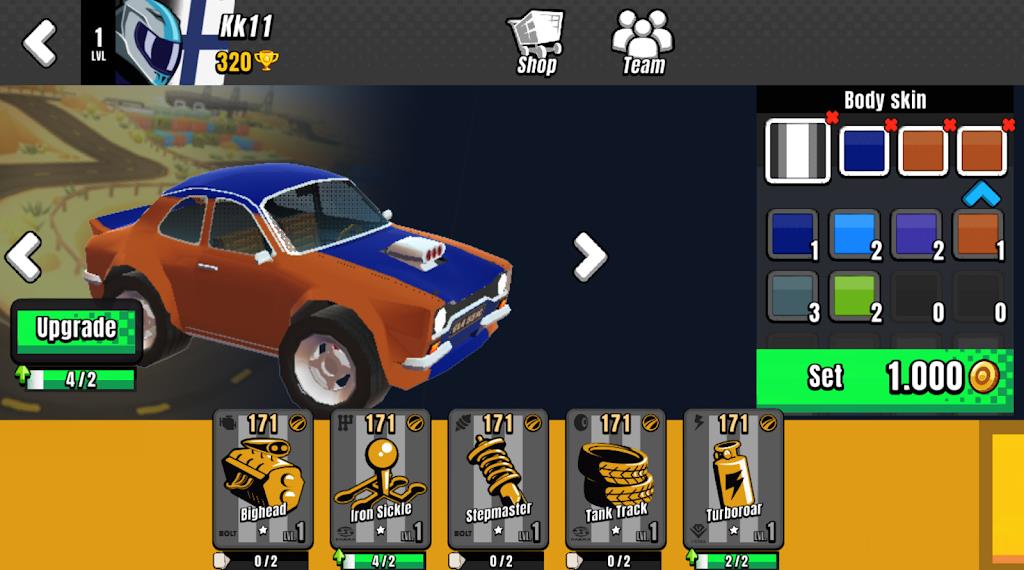Go back using the top-left arrow
This screenshot has width=1024, height=570.
pyautogui.click(x=40, y=42)
